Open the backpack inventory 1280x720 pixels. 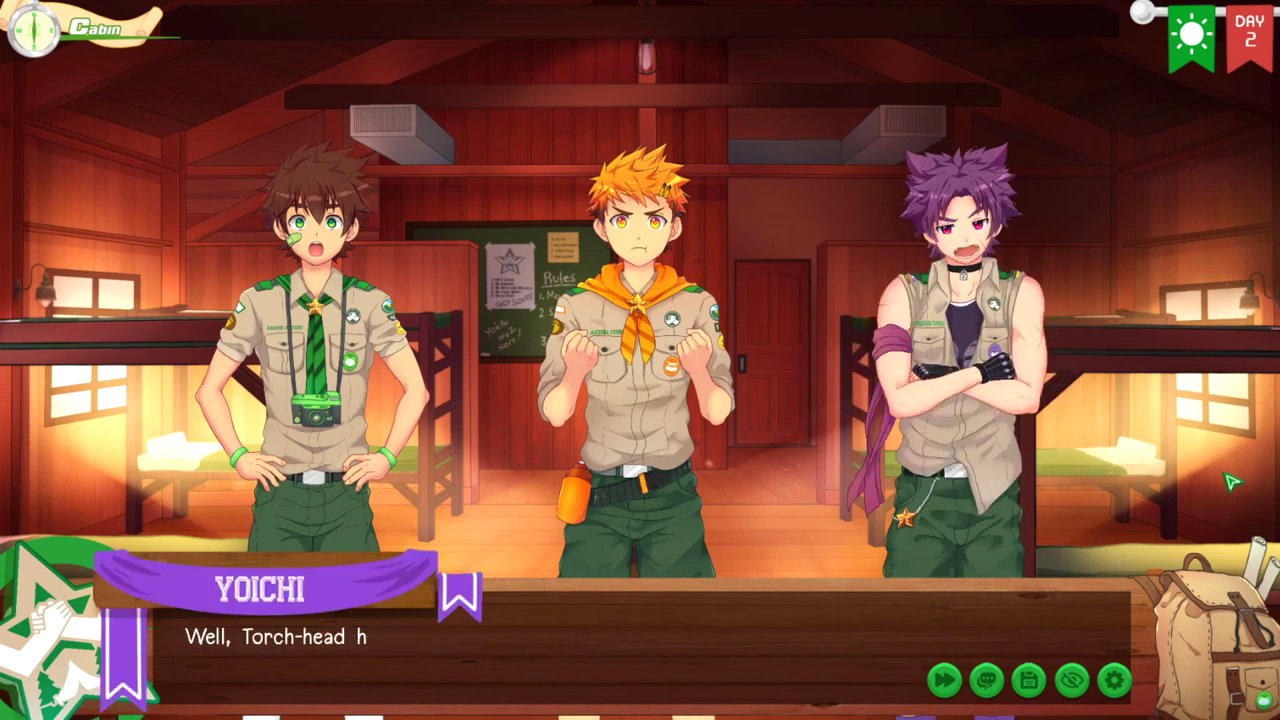1213,638
